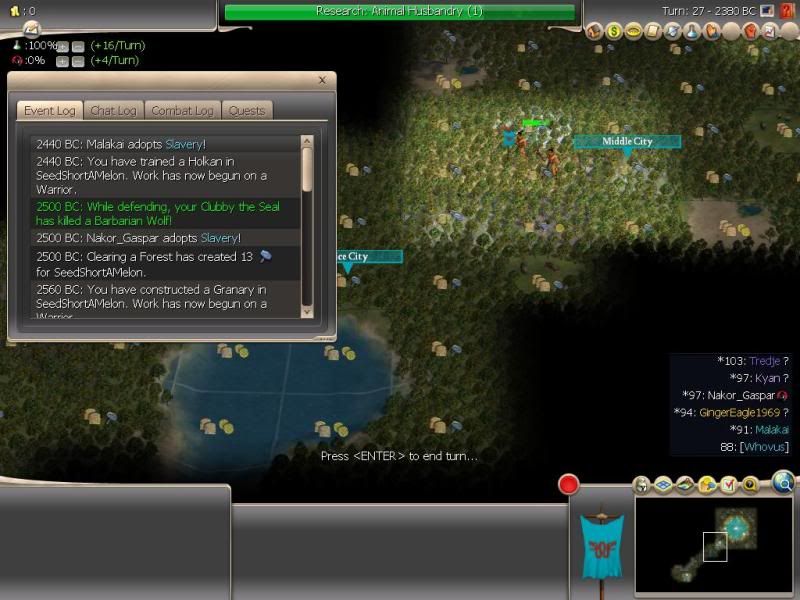Viewport: 800px width, 600px height.
Task: Click the Animal Husbandry research bar
Action: coord(400,12)
